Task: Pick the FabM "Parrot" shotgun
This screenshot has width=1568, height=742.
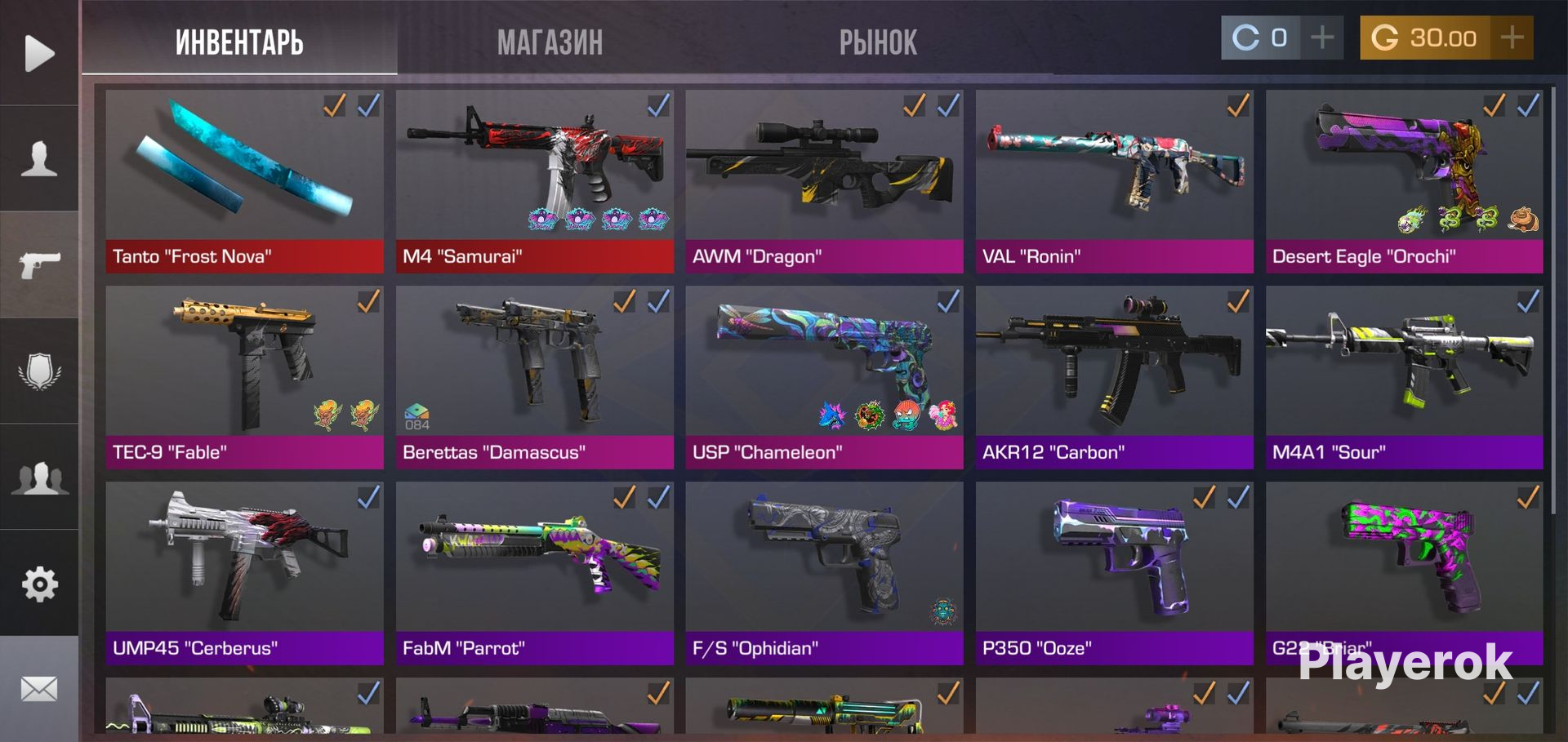Action: (534, 573)
